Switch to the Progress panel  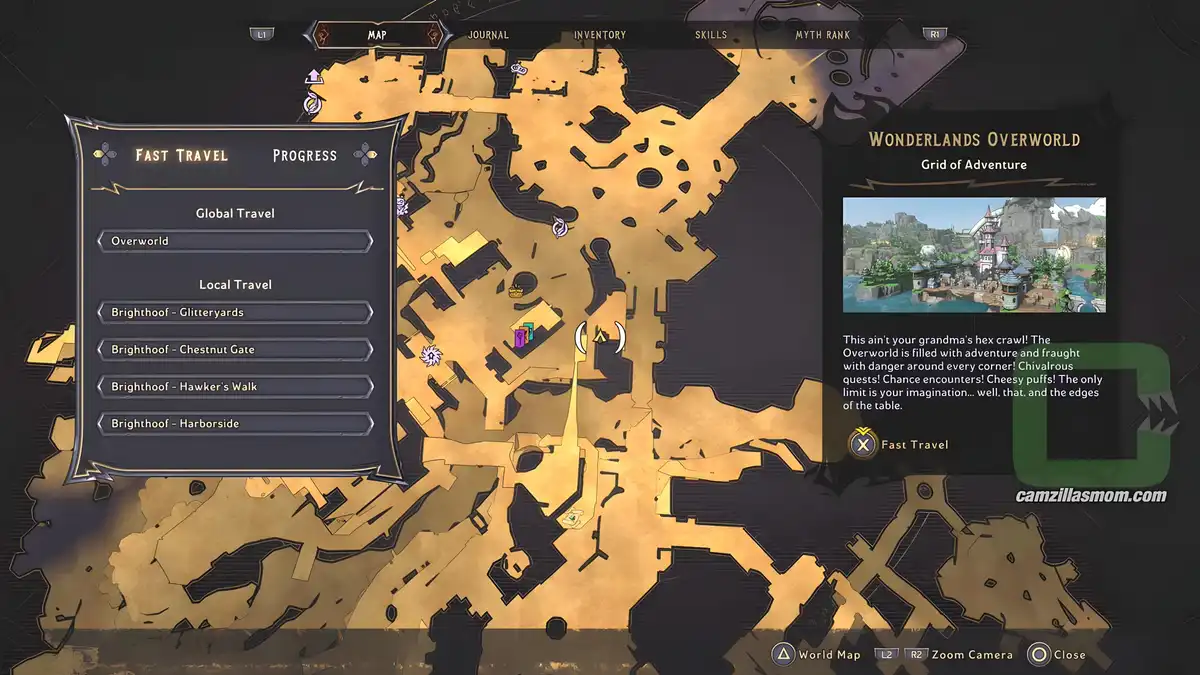[304, 156]
